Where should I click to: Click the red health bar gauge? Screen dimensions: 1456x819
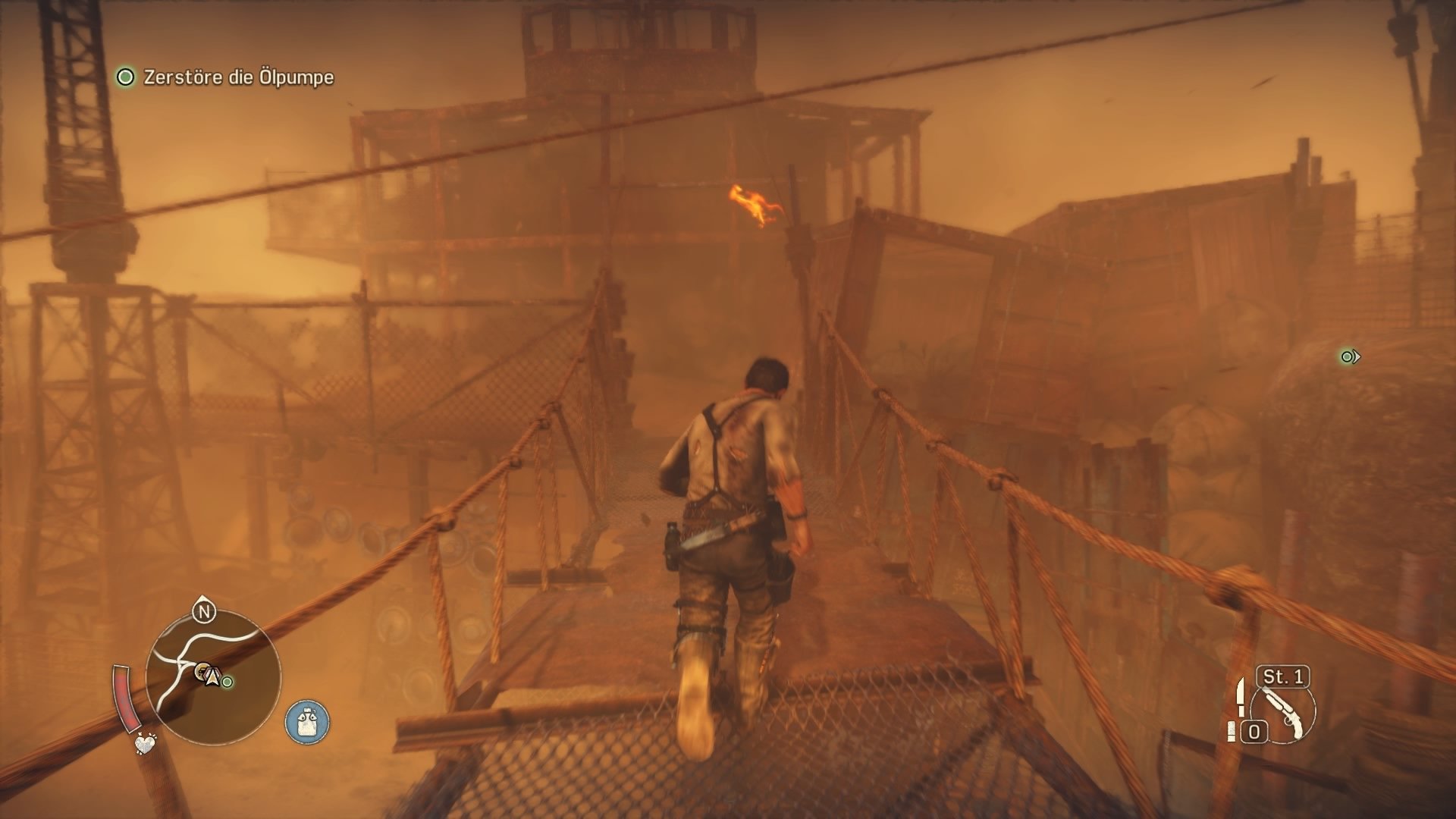(x=126, y=695)
